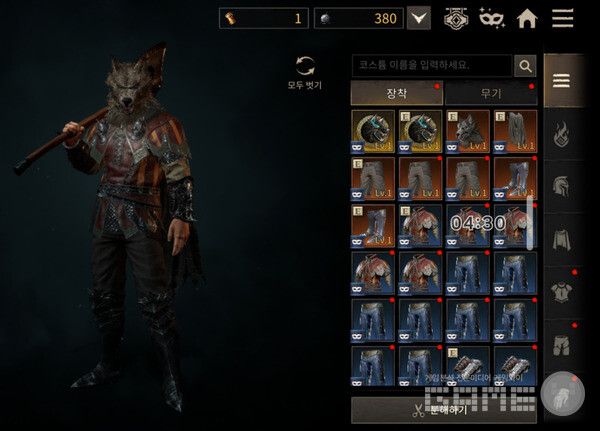The width and height of the screenshot is (600, 431).
Task: Switch to the 무기 tab
Action: coord(490,93)
